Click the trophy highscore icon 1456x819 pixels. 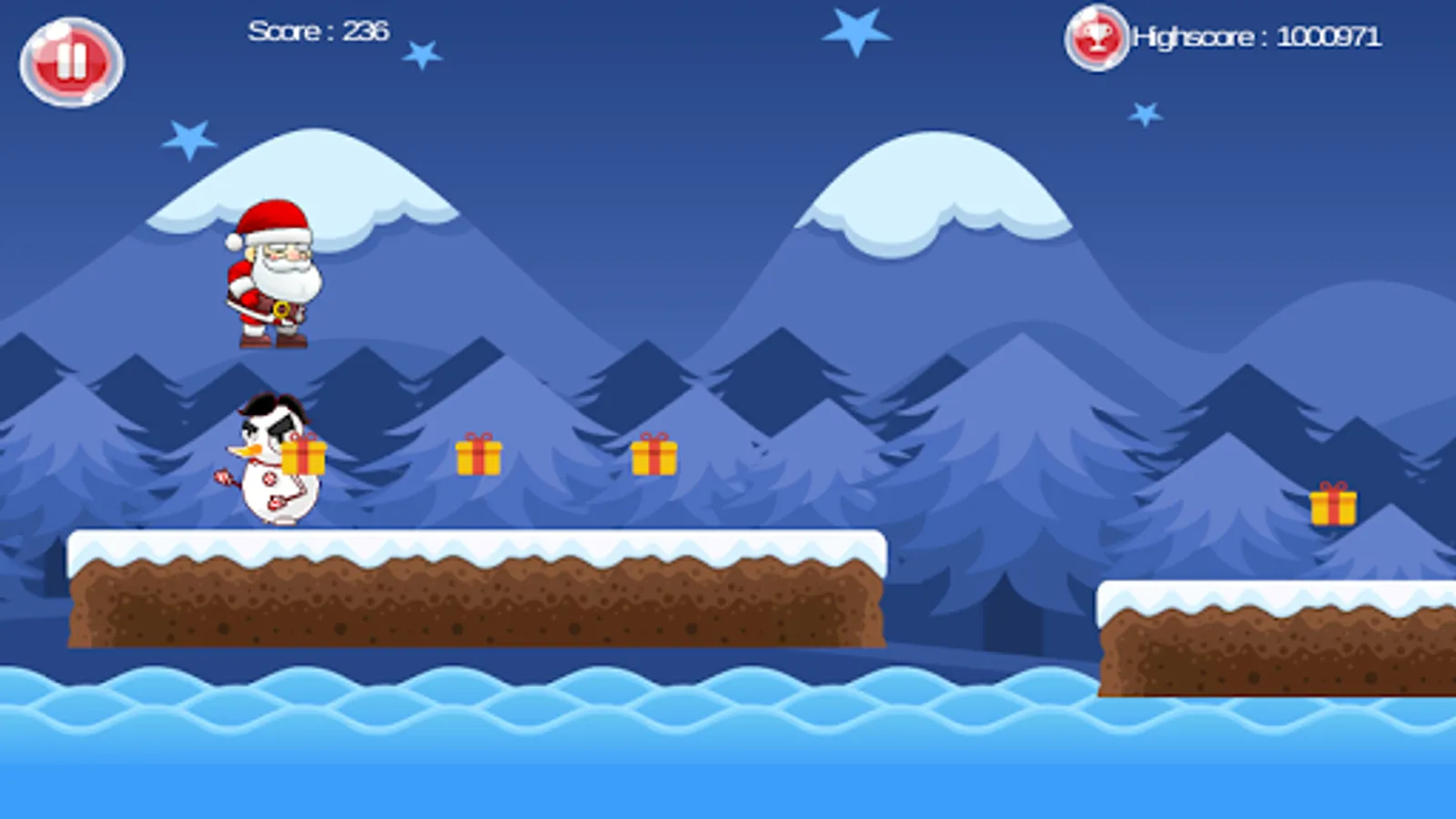[x=1097, y=36]
